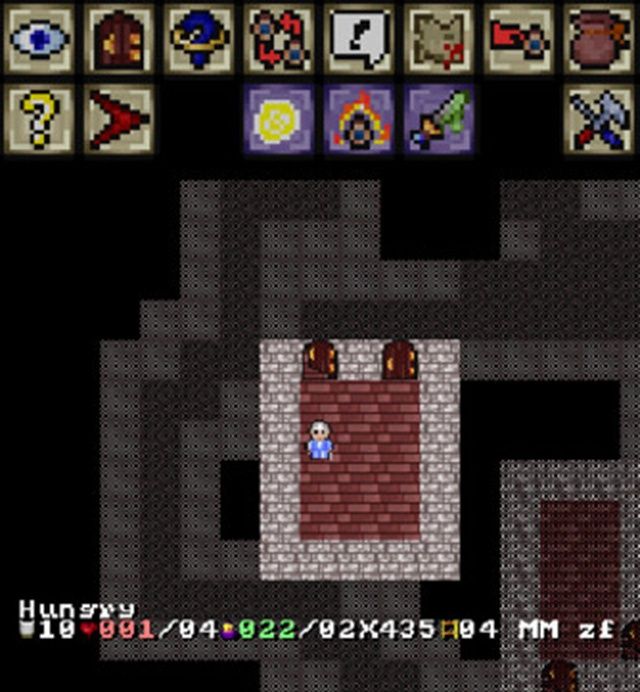The height and width of the screenshot is (692, 640).
Task: Select the wooden door icon
Action: tap(119, 39)
